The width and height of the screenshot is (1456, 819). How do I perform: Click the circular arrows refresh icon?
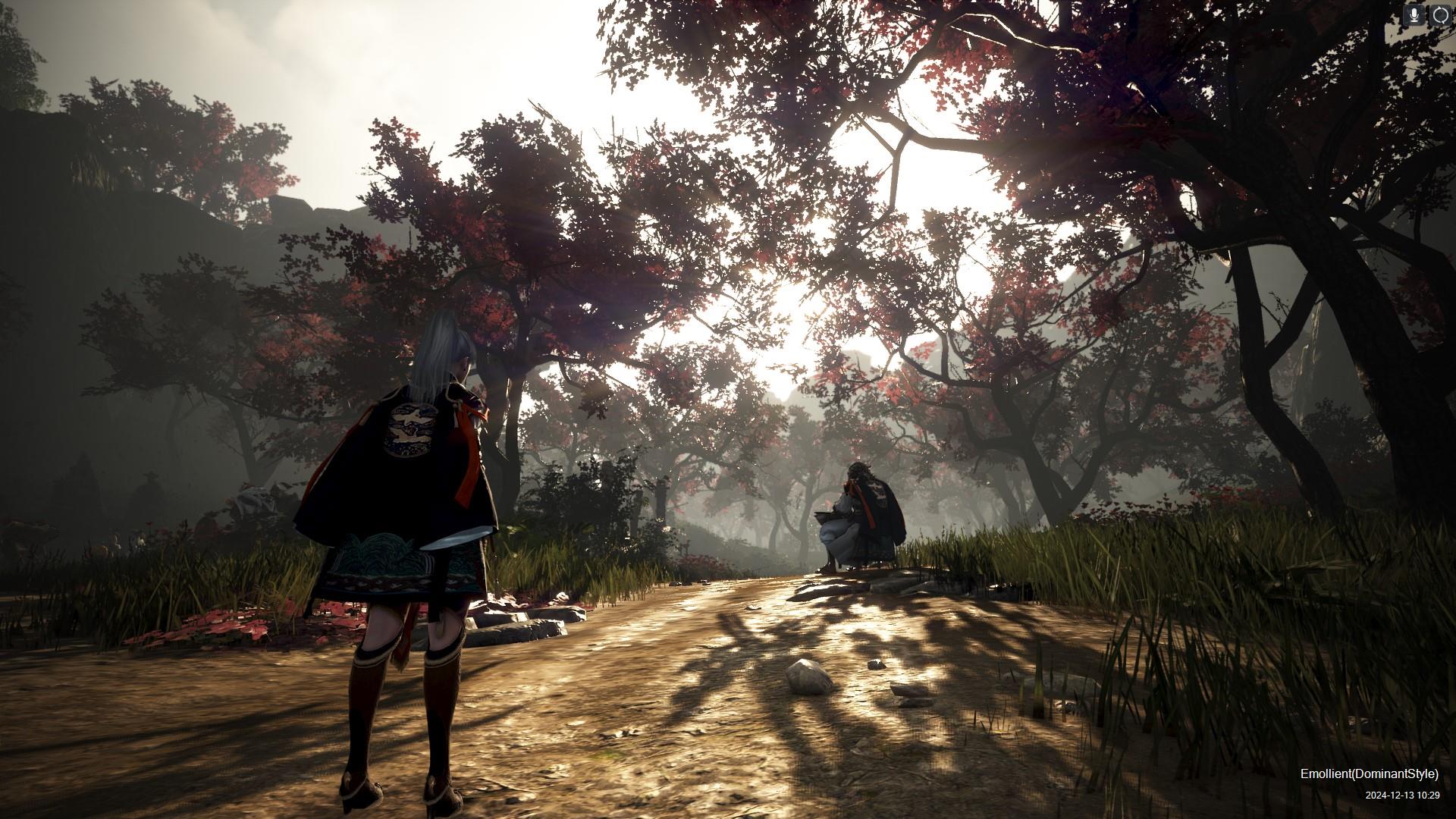(x=1440, y=14)
